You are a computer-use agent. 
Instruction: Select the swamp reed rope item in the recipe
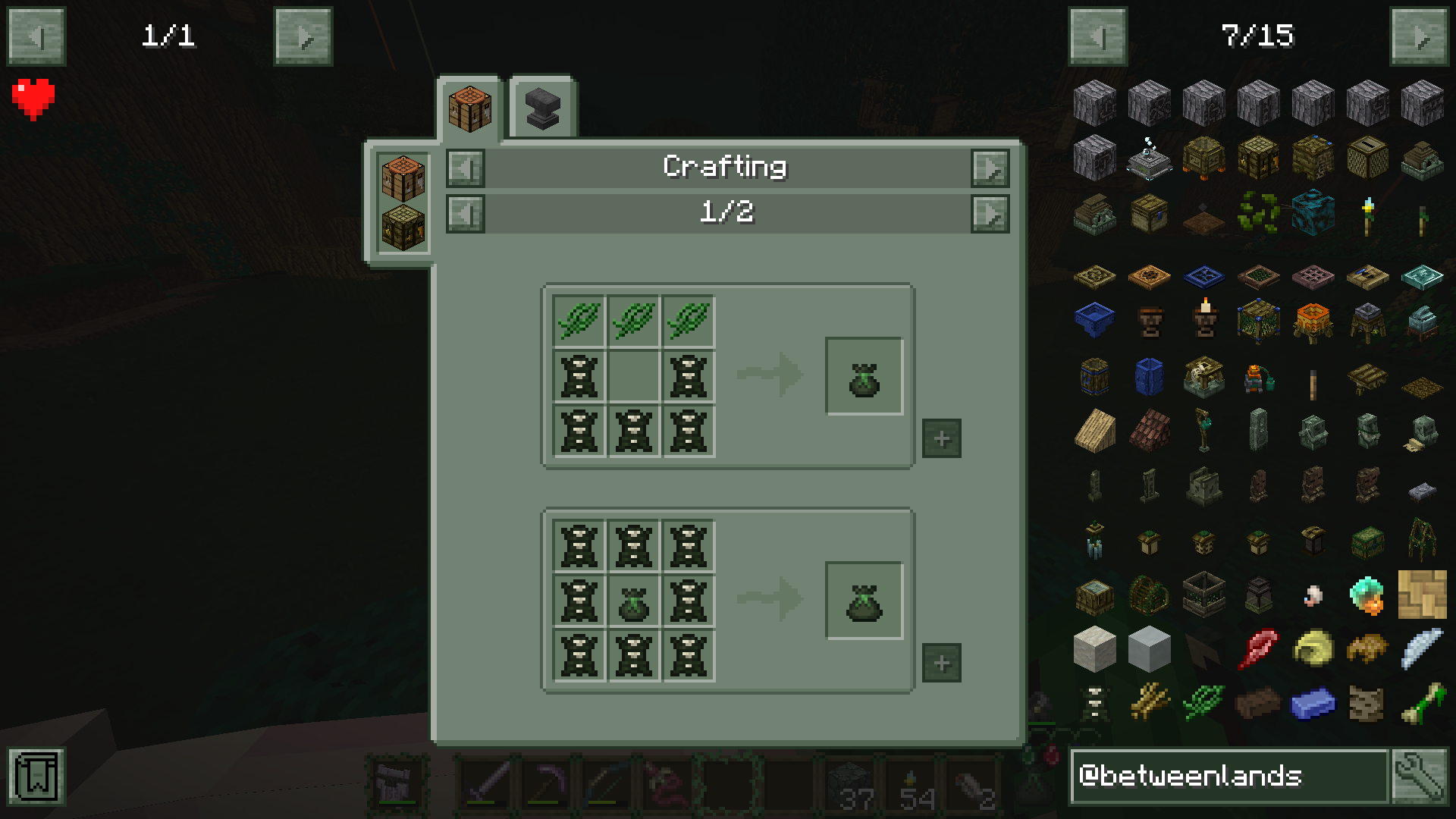click(x=579, y=318)
